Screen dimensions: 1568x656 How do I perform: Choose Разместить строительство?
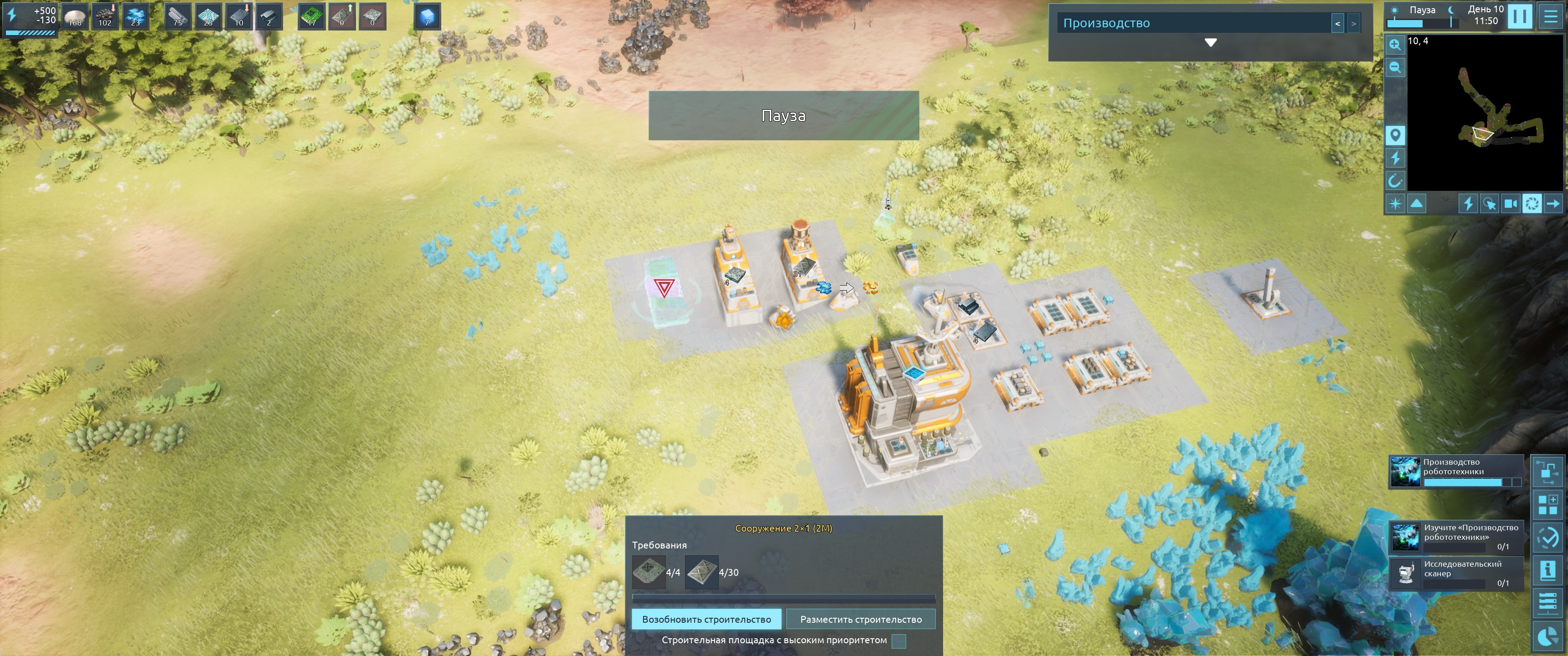point(860,620)
